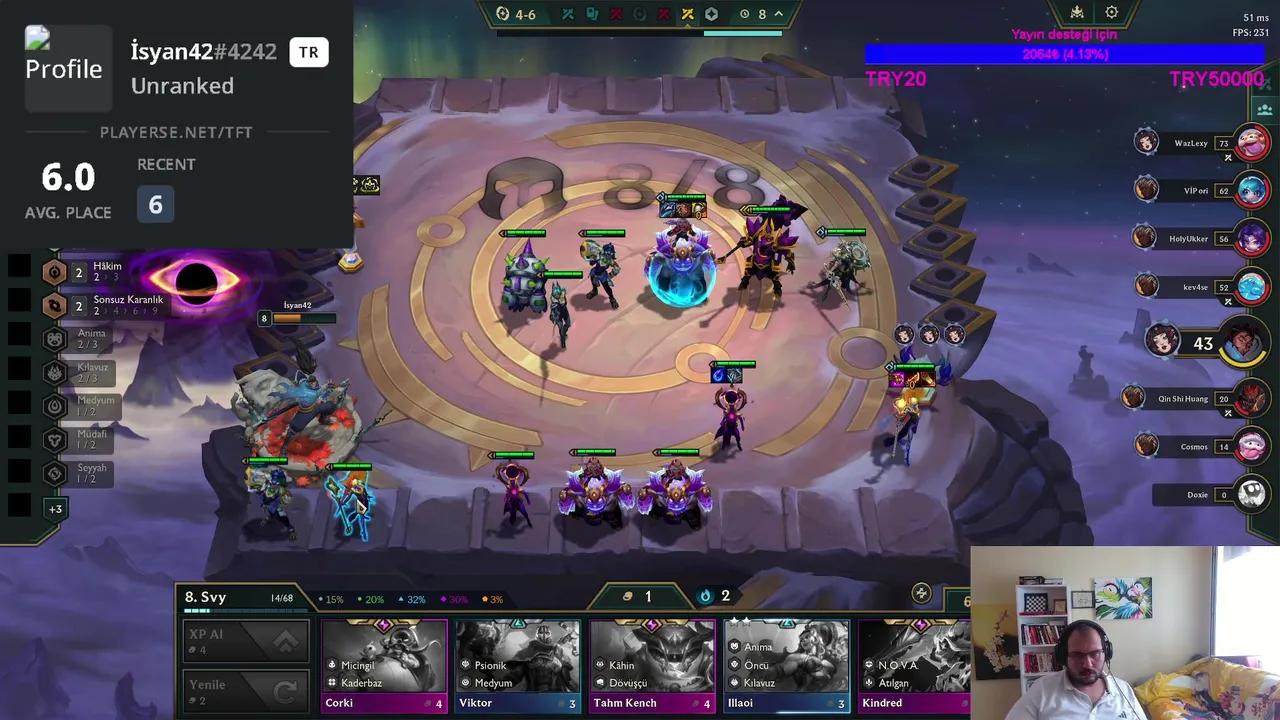View WazLexy's board from player list

tap(1252, 143)
